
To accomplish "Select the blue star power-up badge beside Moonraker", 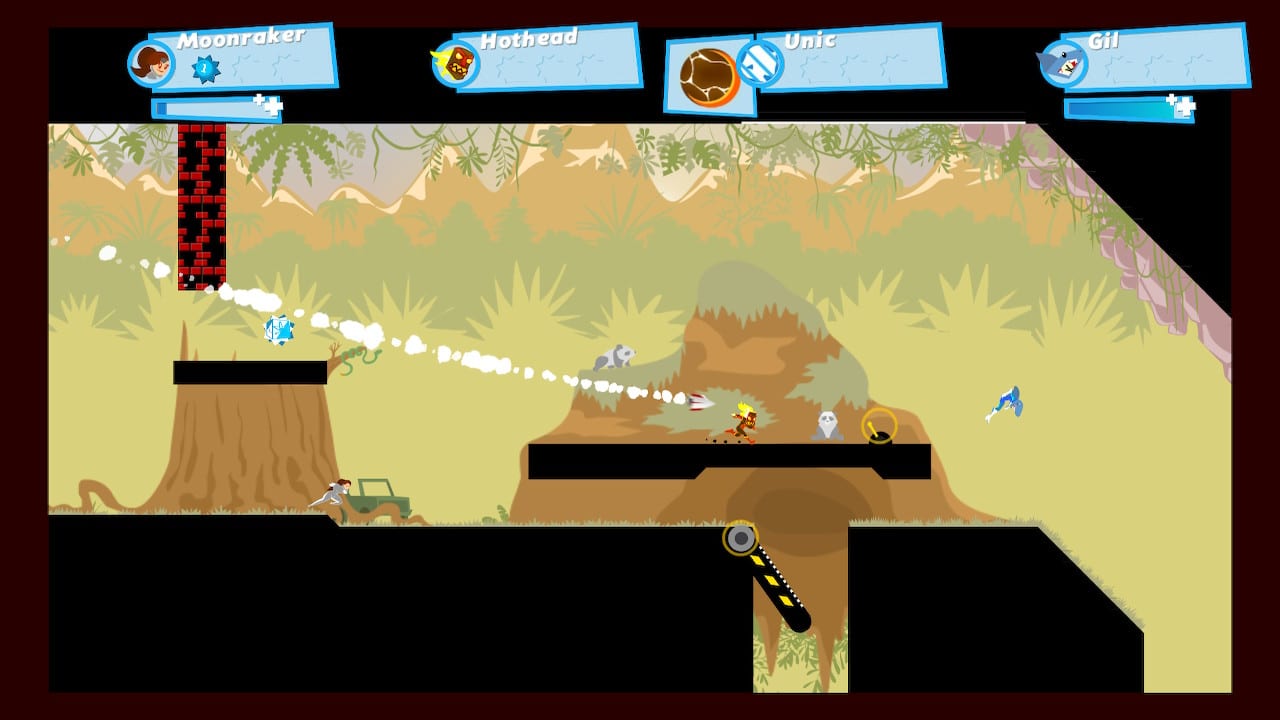I will click(206, 68).
